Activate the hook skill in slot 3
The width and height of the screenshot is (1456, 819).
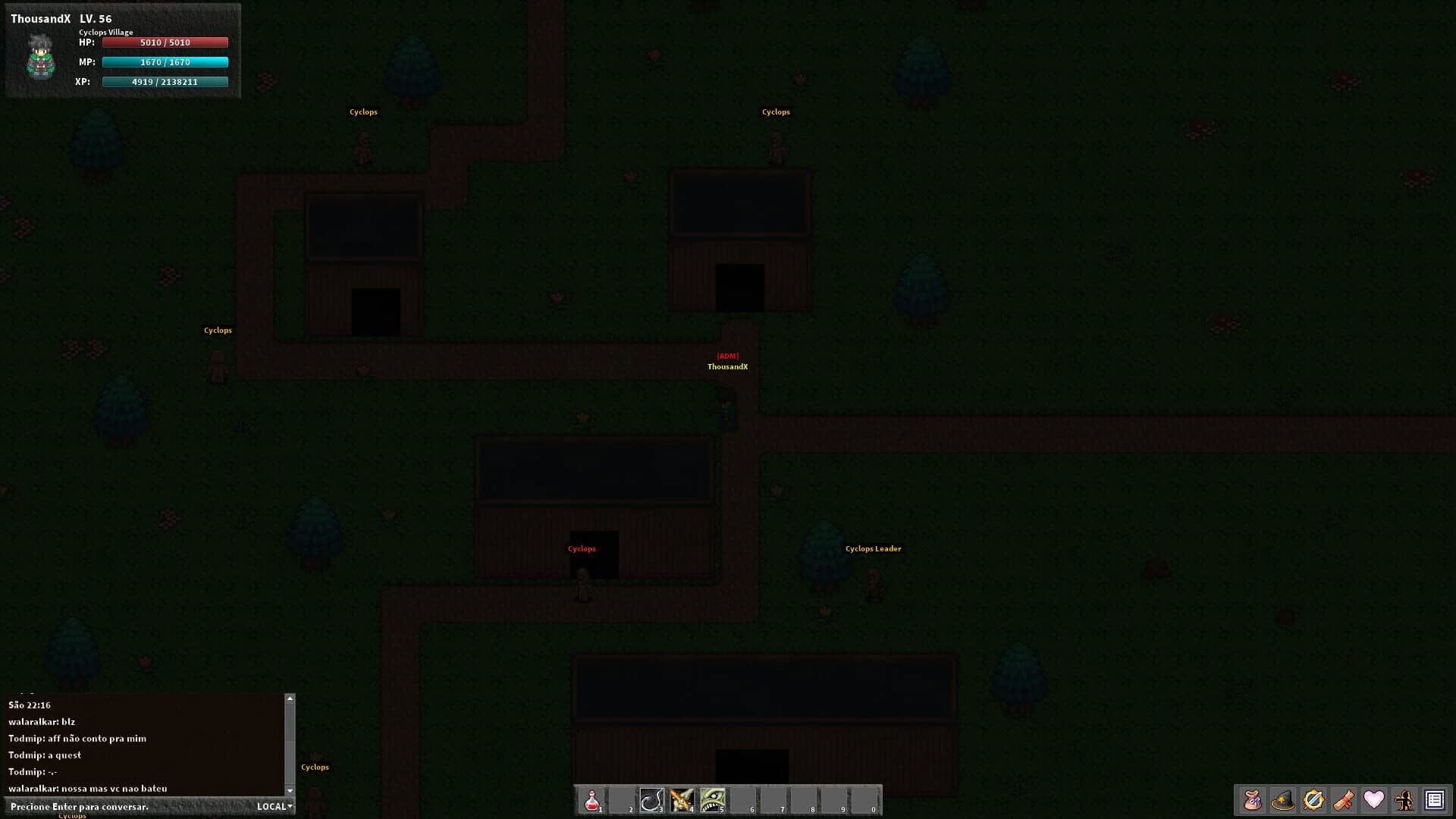pos(652,799)
